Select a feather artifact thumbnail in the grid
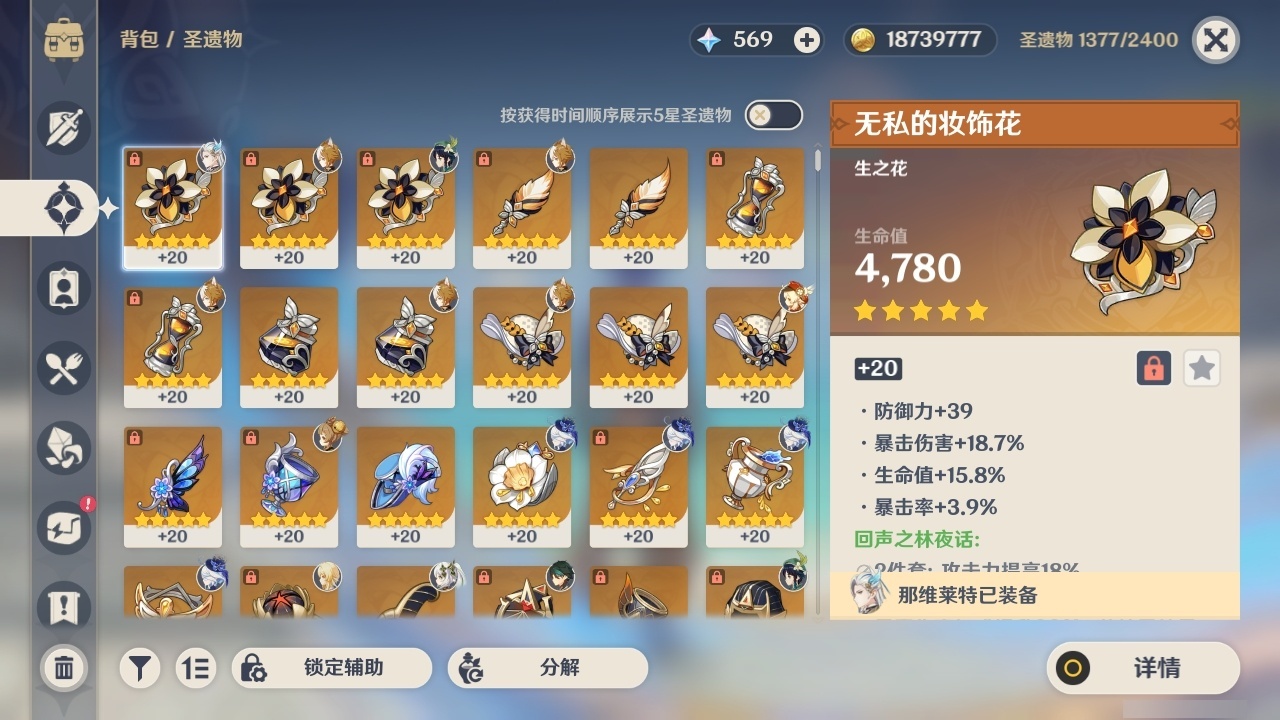 [521, 205]
